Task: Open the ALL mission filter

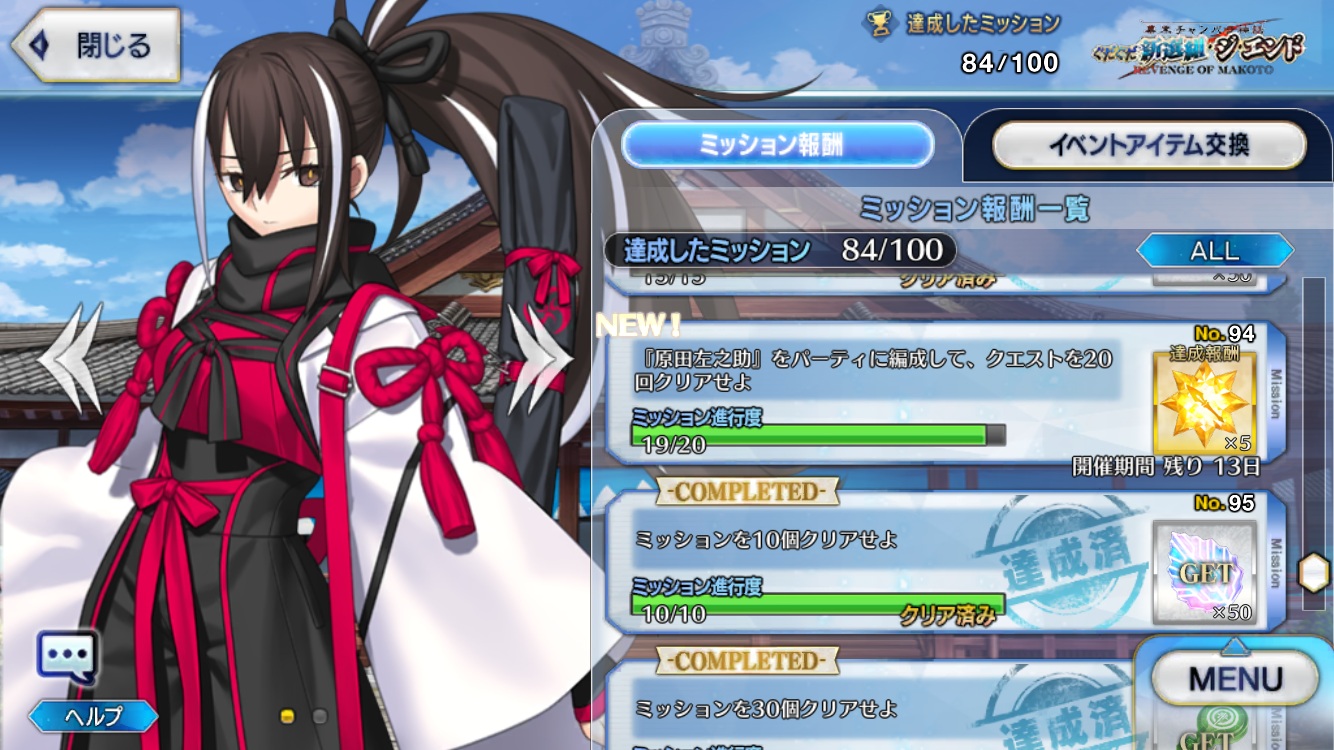Action: (1214, 250)
